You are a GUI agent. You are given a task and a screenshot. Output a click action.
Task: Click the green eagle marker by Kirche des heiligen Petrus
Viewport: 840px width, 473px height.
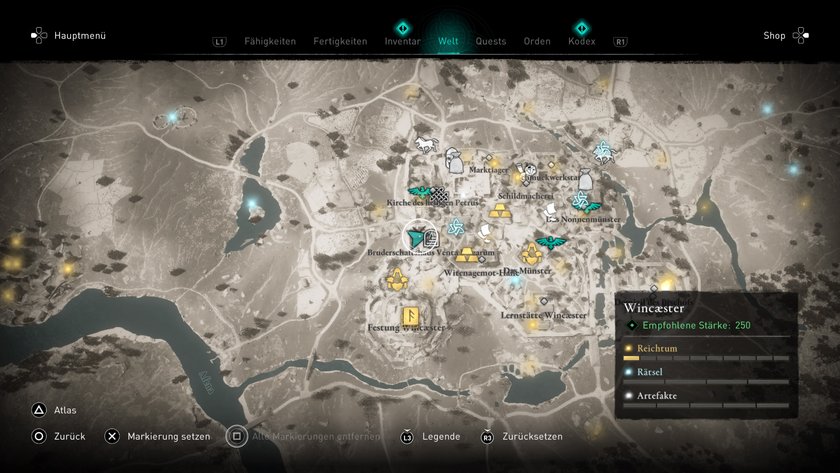(420, 192)
